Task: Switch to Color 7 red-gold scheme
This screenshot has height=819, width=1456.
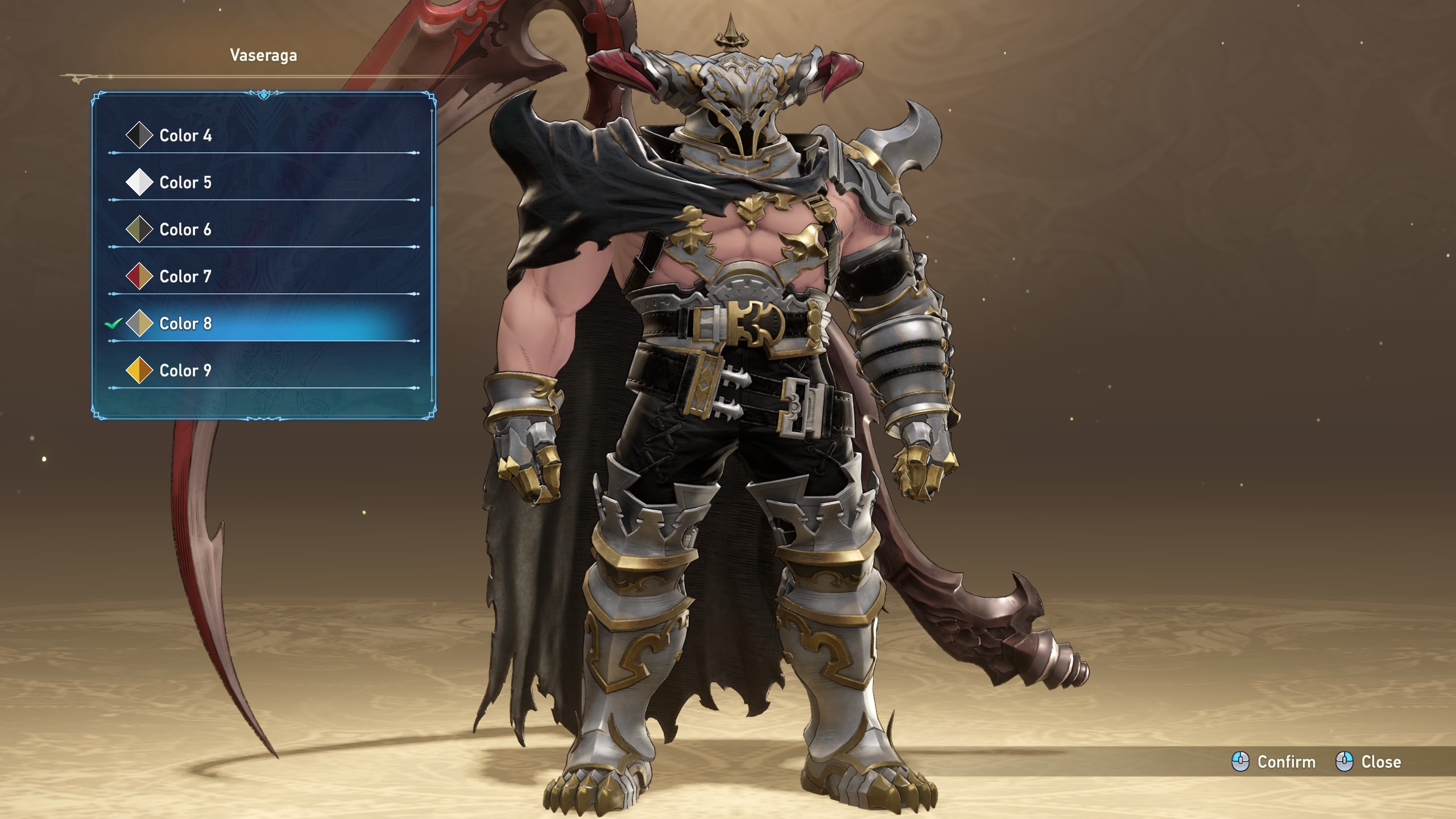Action: click(x=185, y=276)
